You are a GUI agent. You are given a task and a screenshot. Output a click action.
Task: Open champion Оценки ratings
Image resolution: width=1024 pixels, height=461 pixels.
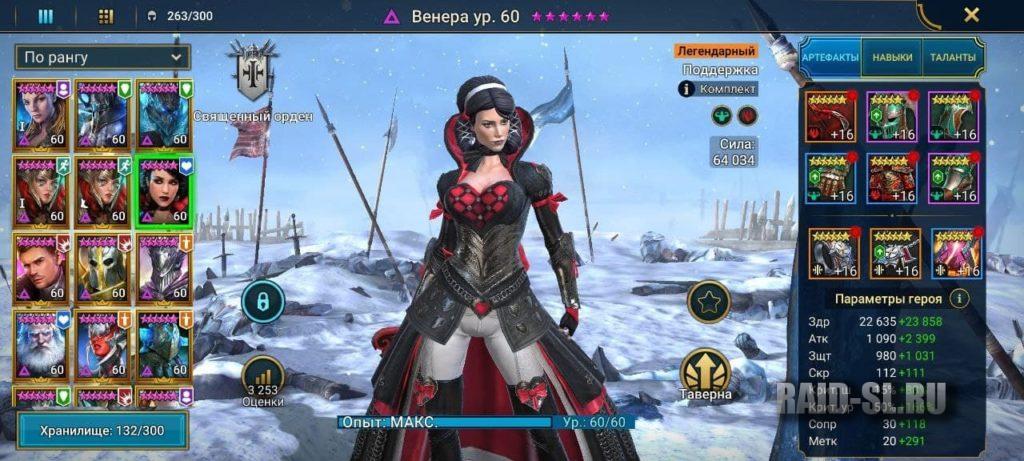pyautogui.click(x=263, y=381)
